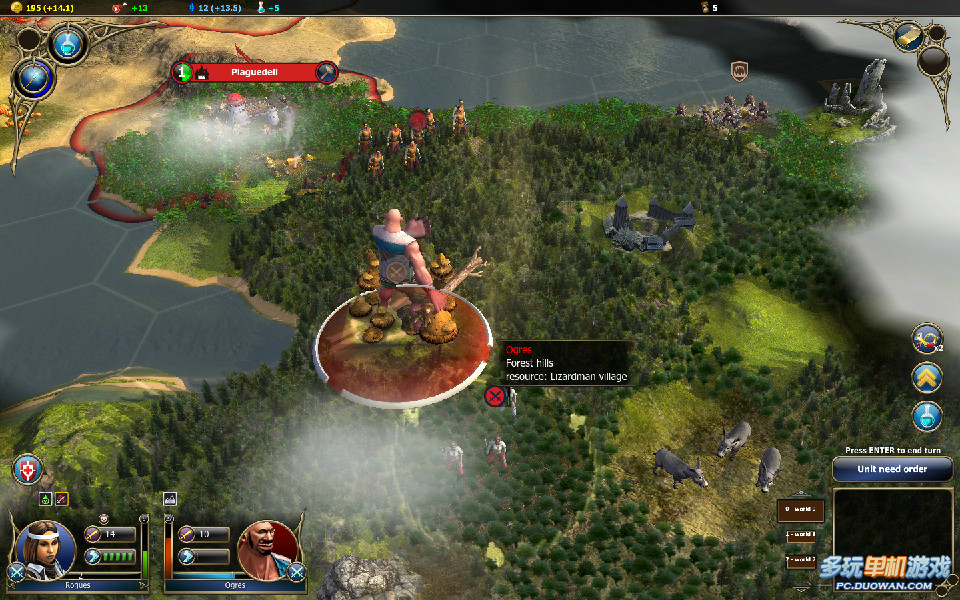Click the Ogres terrain perk icon
This screenshot has width=960, height=600.
point(169,498)
